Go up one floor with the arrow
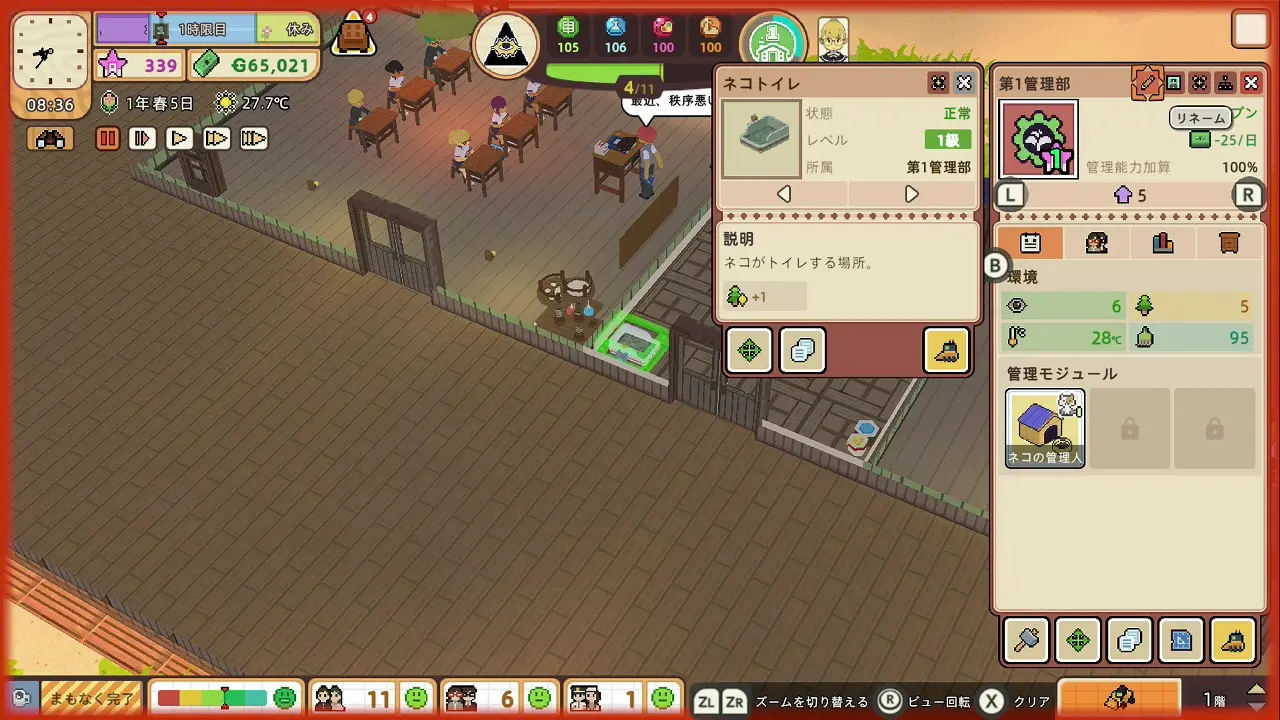 pyautogui.click(x=1257, y=691)
